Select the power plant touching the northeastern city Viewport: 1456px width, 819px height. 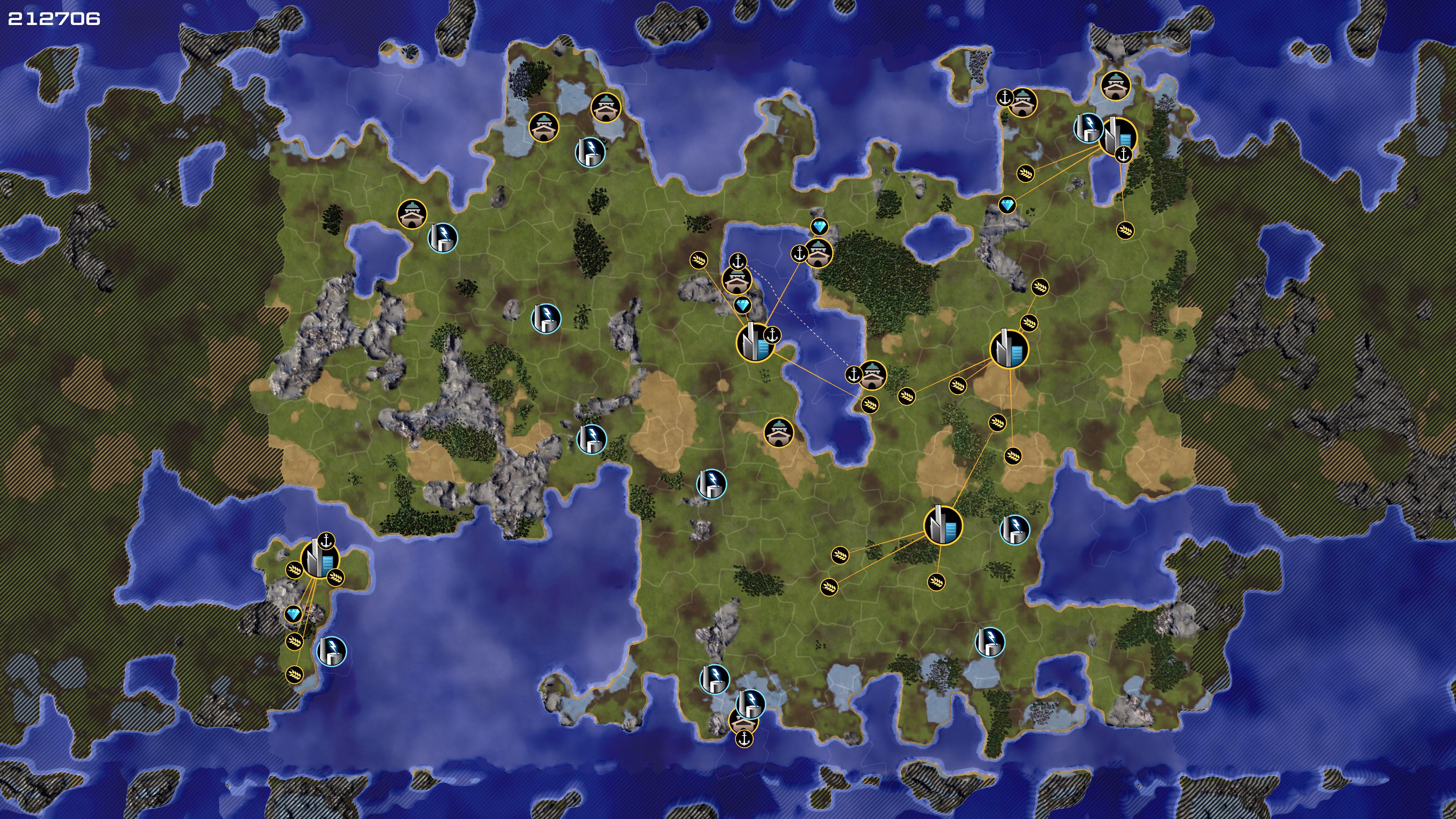[1087, 128]
